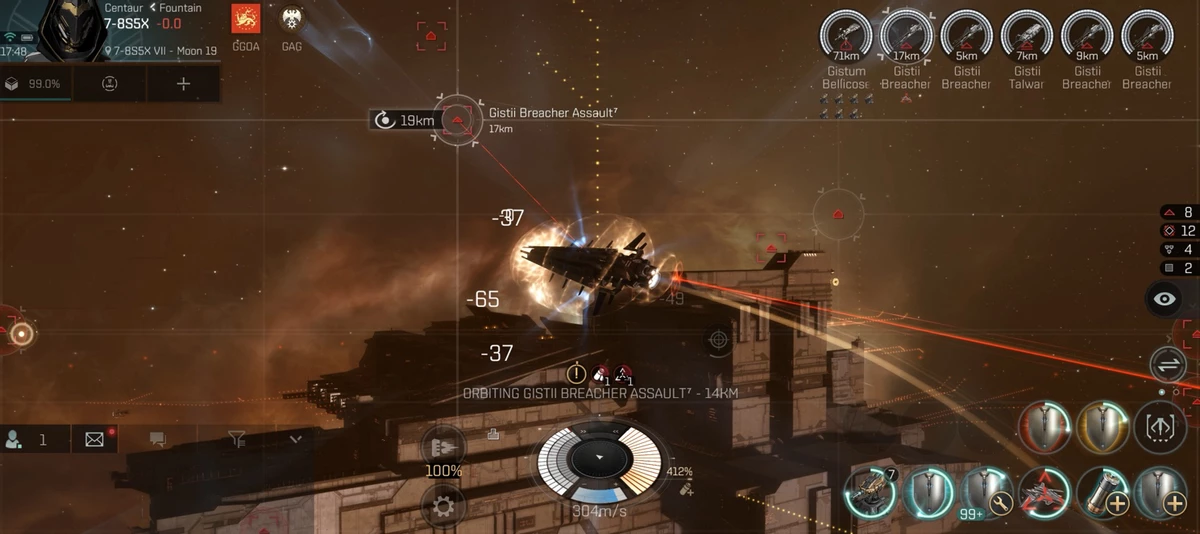Open the chat bubbles panel

click(157, 439)
